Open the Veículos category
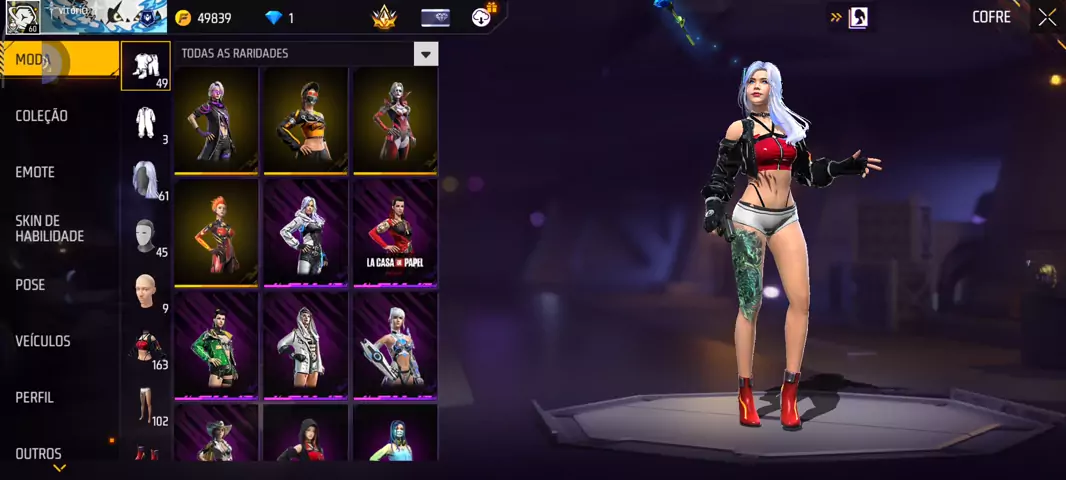Image resolution: width=1066 pixels, height=480 pixels. click(43, 341)
